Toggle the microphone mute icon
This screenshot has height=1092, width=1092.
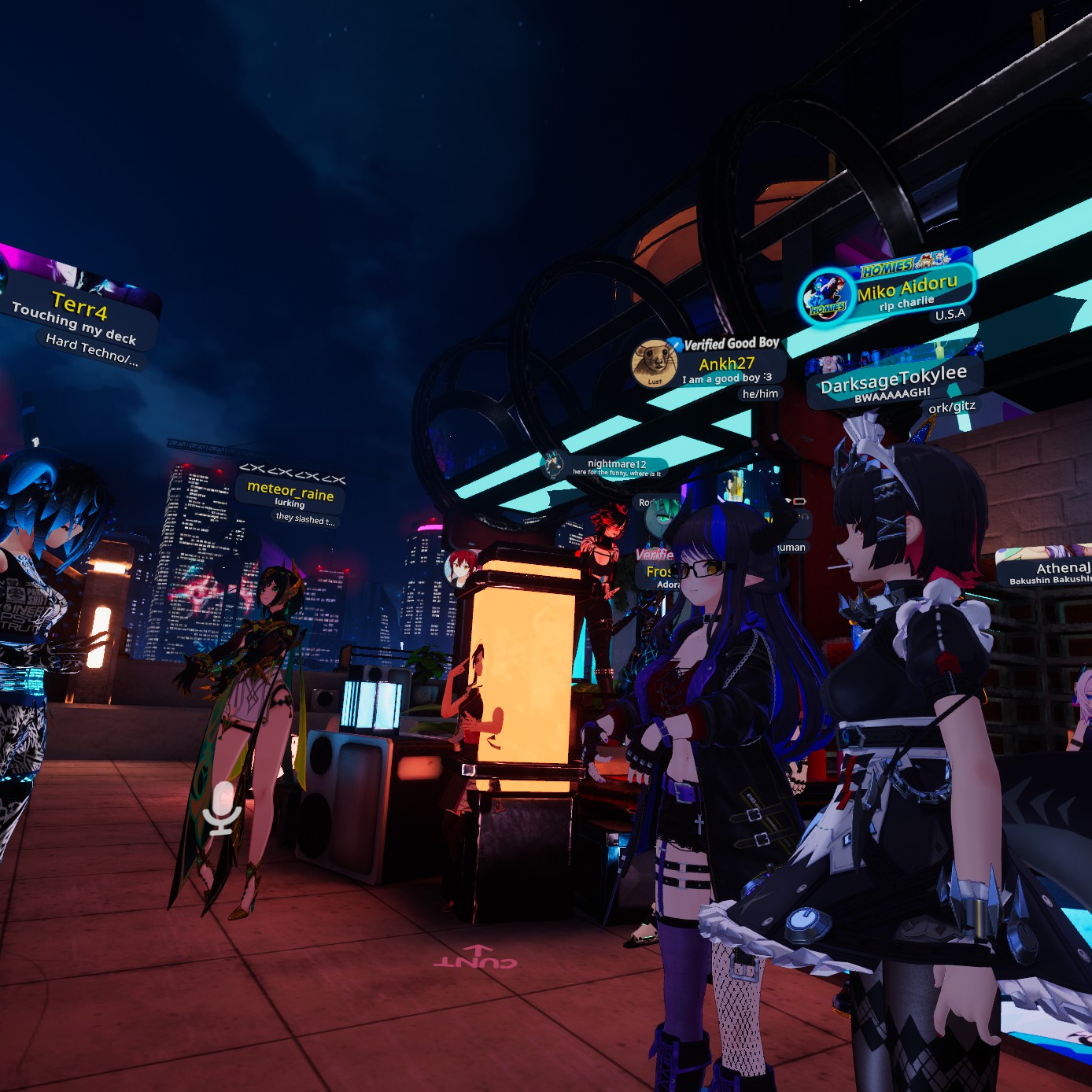coord(222,808)
